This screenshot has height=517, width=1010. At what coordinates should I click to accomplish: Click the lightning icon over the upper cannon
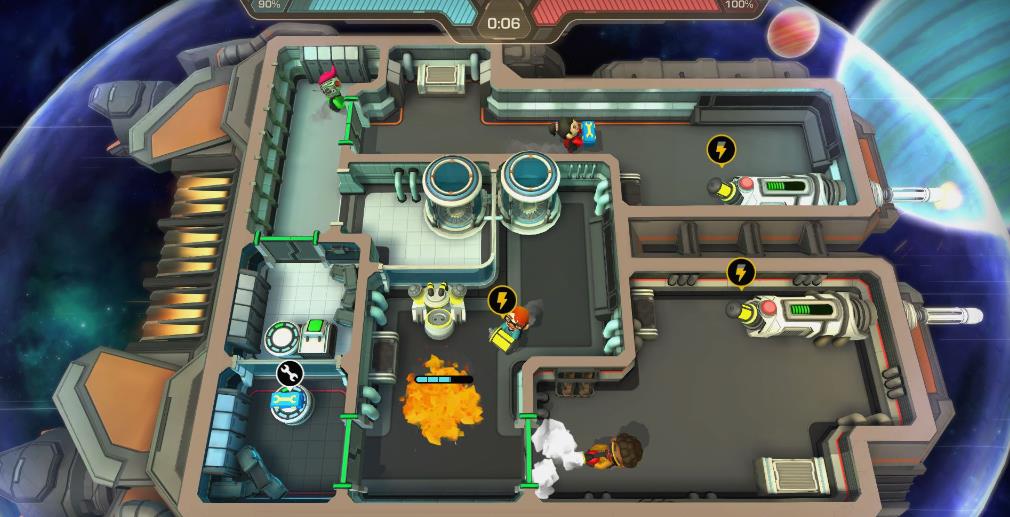[x=720, y=150]
